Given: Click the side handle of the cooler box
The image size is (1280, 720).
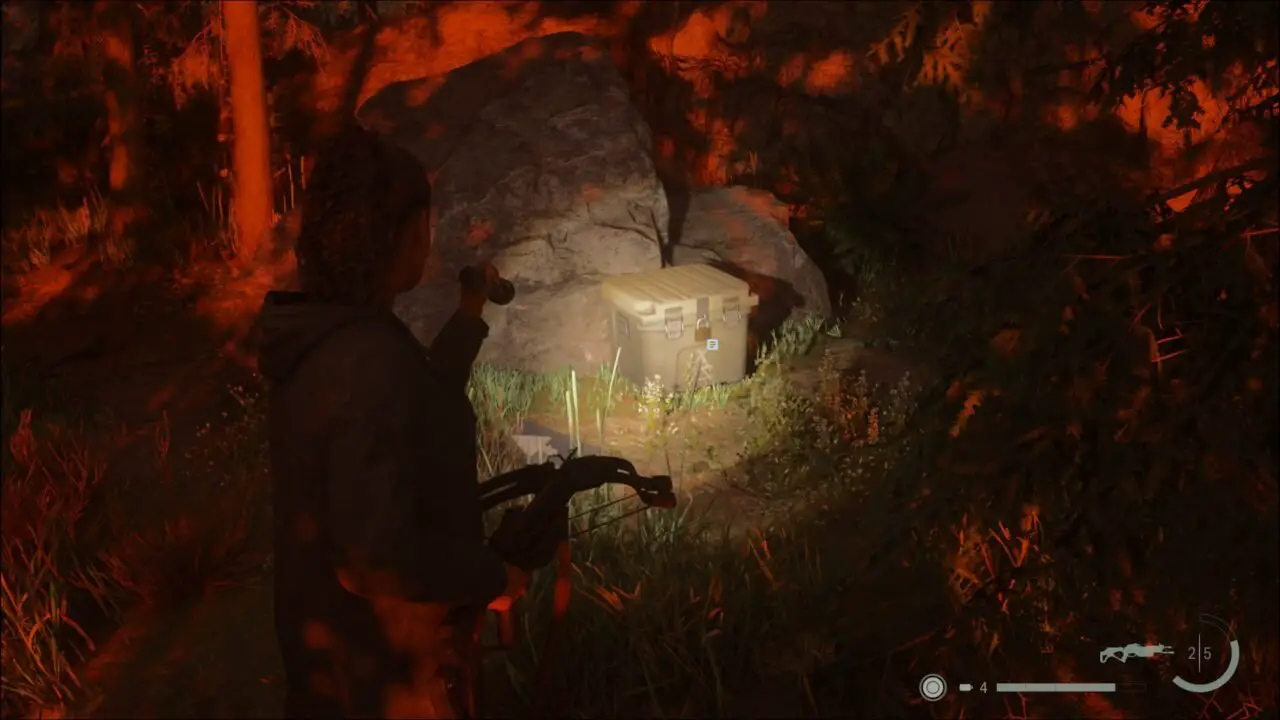Looking at the screenshot, I should [x=623, y=326].
